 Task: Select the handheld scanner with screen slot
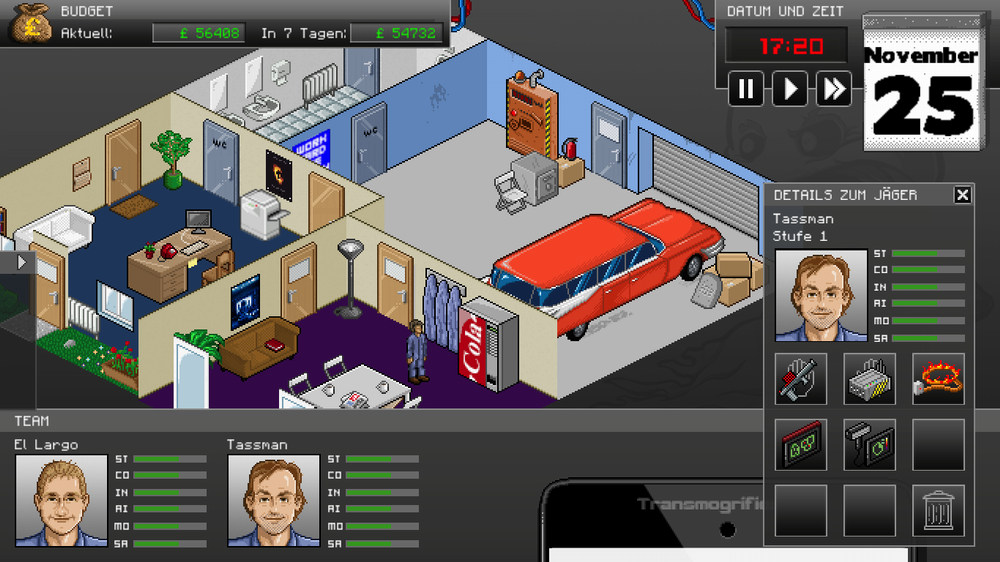coord(869,445)
